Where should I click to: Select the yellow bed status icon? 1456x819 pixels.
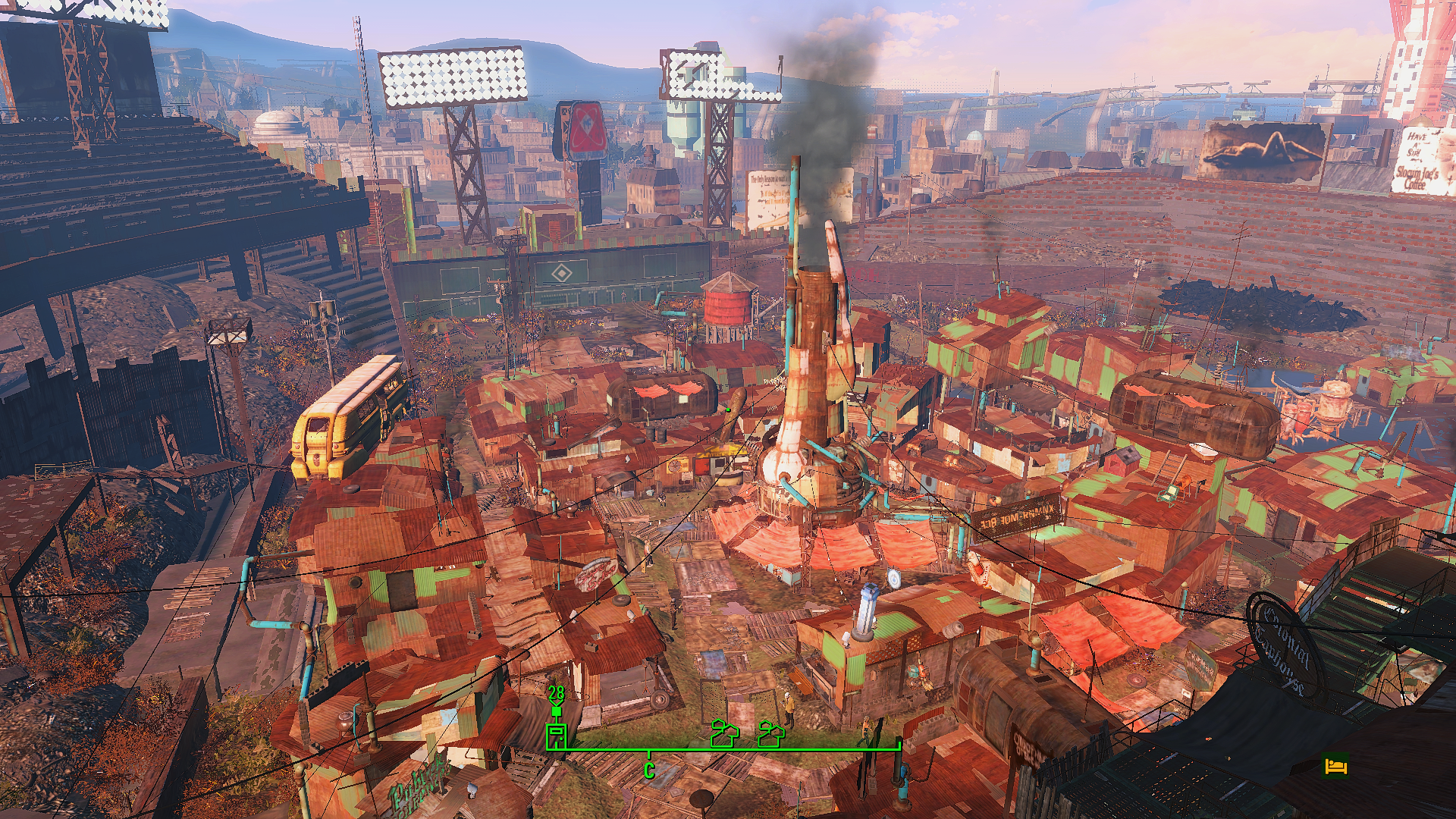(1335, 766)
